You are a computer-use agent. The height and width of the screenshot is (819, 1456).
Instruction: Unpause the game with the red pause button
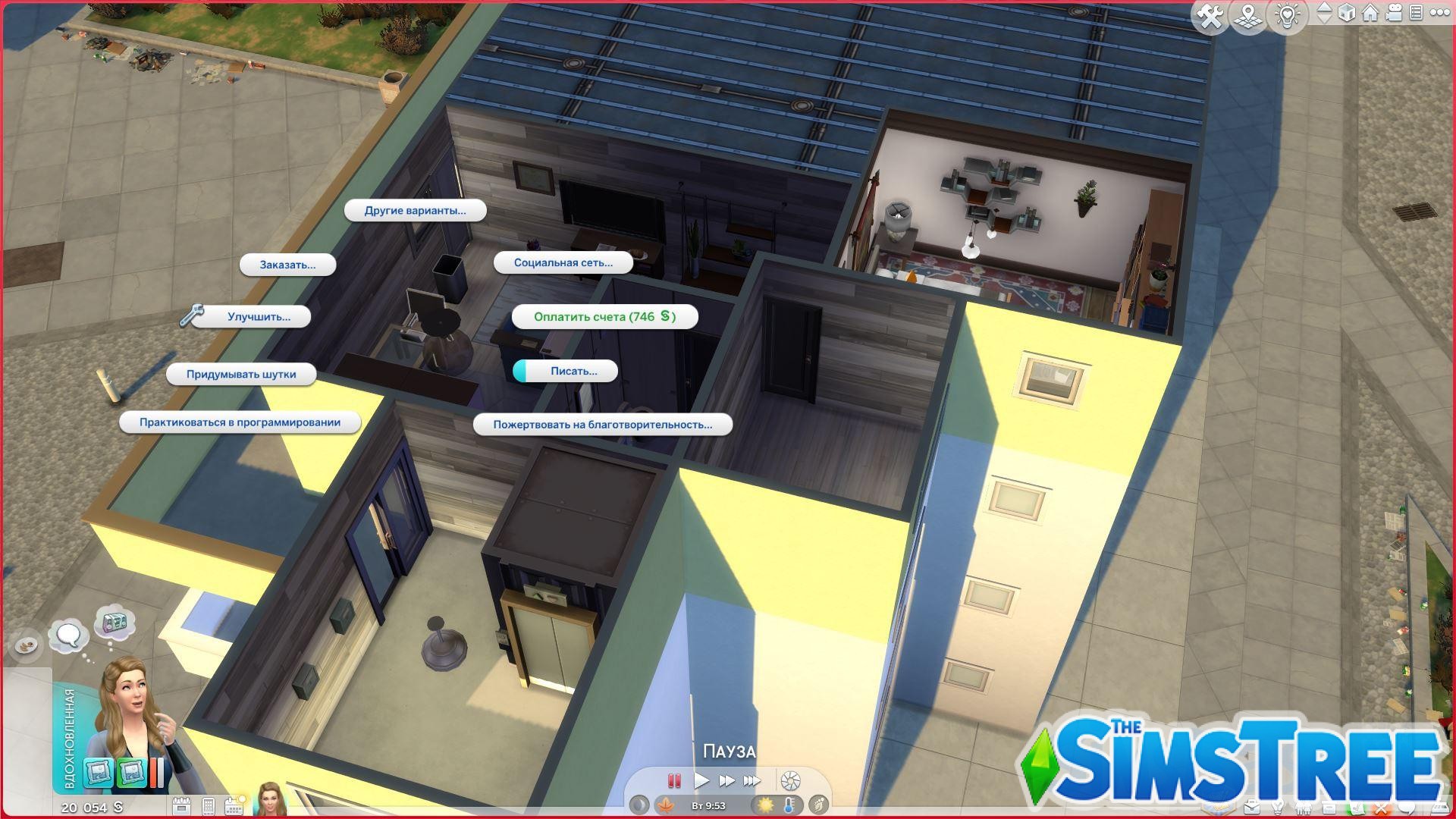(674, 780)
